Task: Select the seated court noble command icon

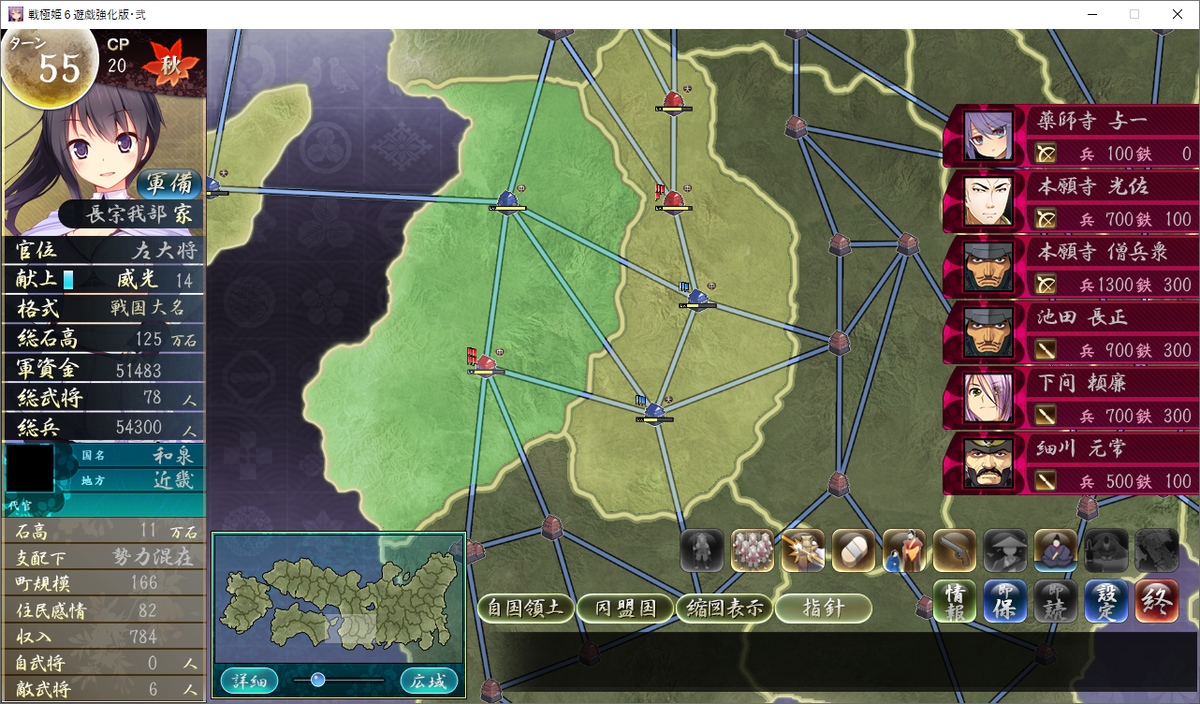Action: 1055,550
